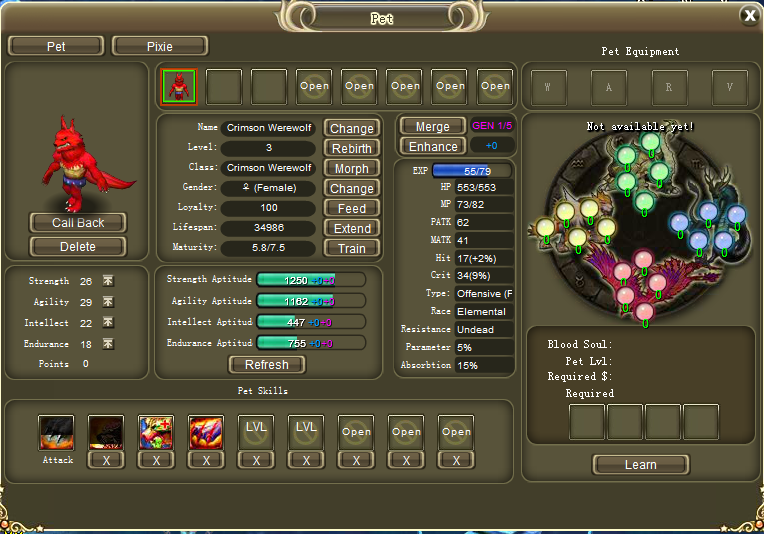The image size is (764, 534).
Task: Open the Merge pet function
Action: [432, 126]
